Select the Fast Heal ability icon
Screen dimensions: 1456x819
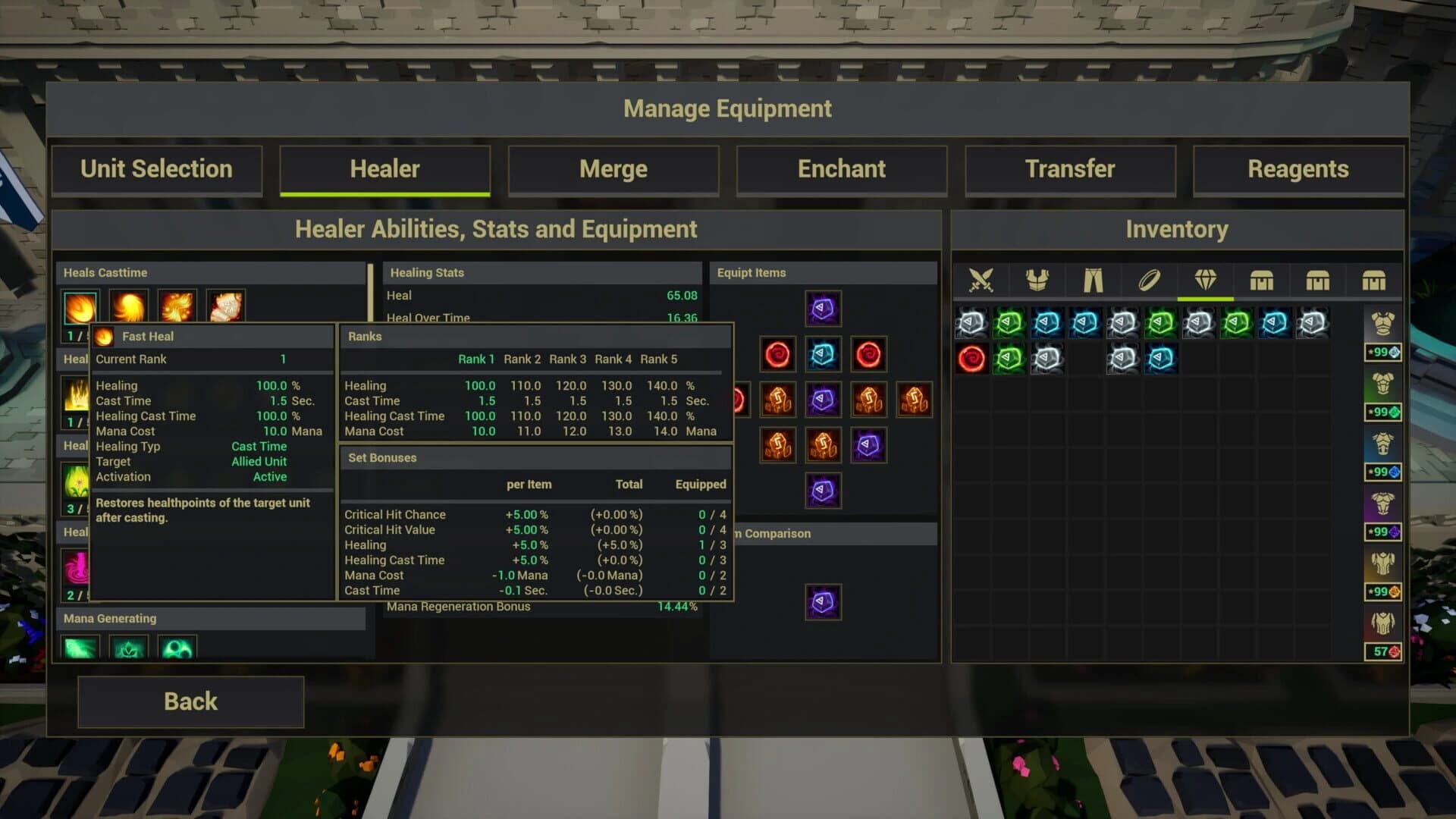(80, 307)
